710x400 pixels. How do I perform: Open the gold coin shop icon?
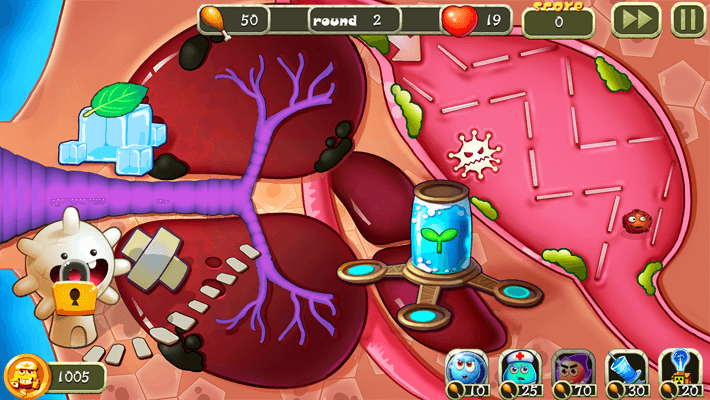pos(23,376)
